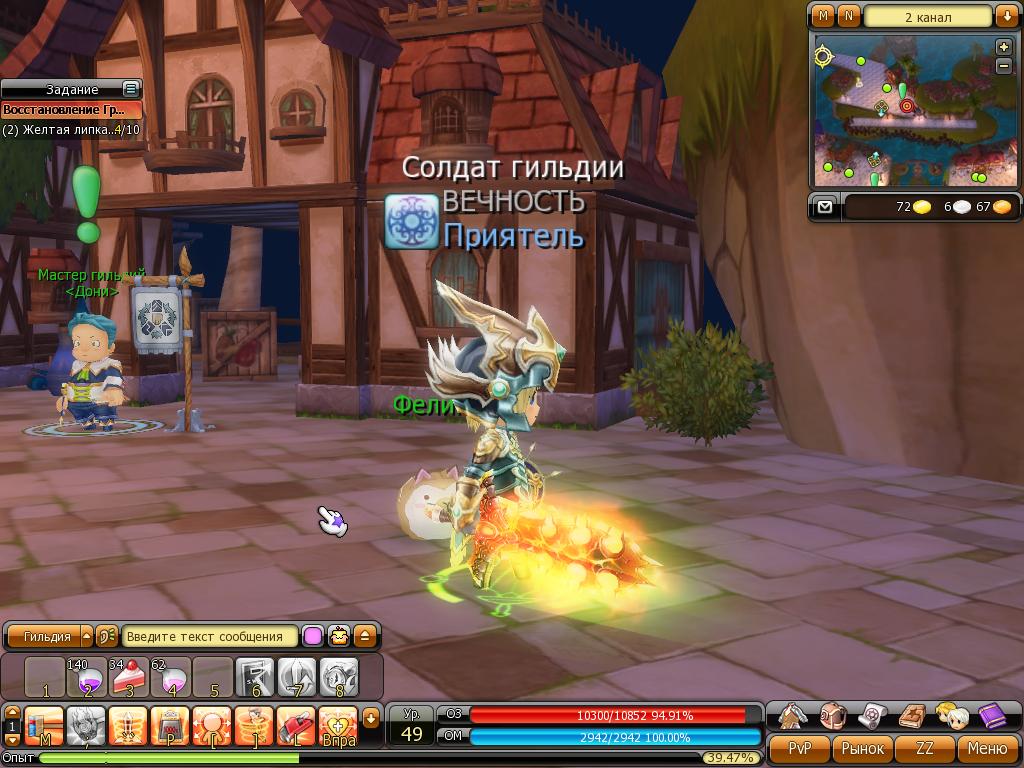Open the Меню button
The height and width of the screenshot is (768, 1024).
[x=986, y=748]
